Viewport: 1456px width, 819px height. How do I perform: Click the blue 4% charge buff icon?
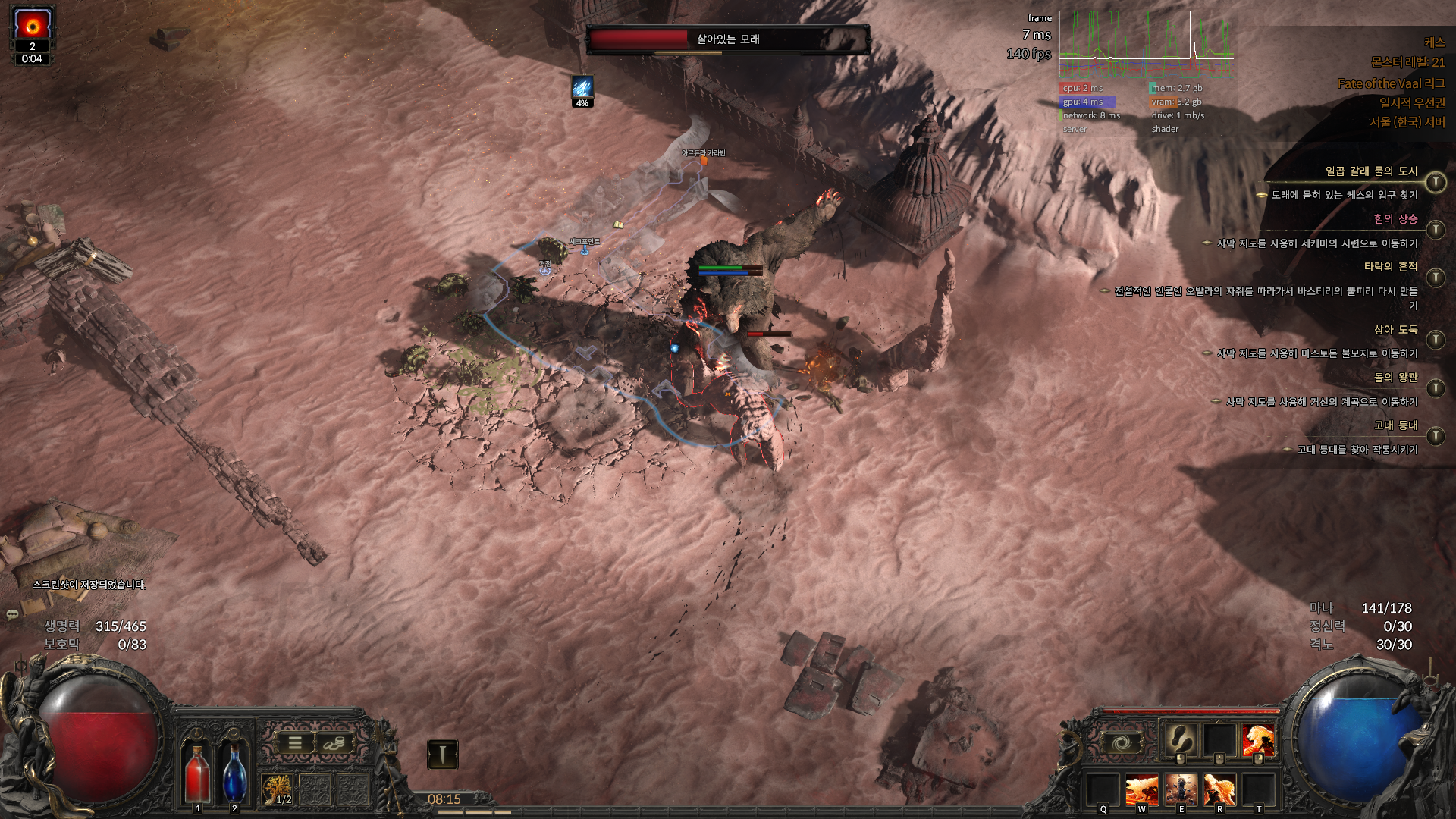pyautogui.click(x=582, y=88)
